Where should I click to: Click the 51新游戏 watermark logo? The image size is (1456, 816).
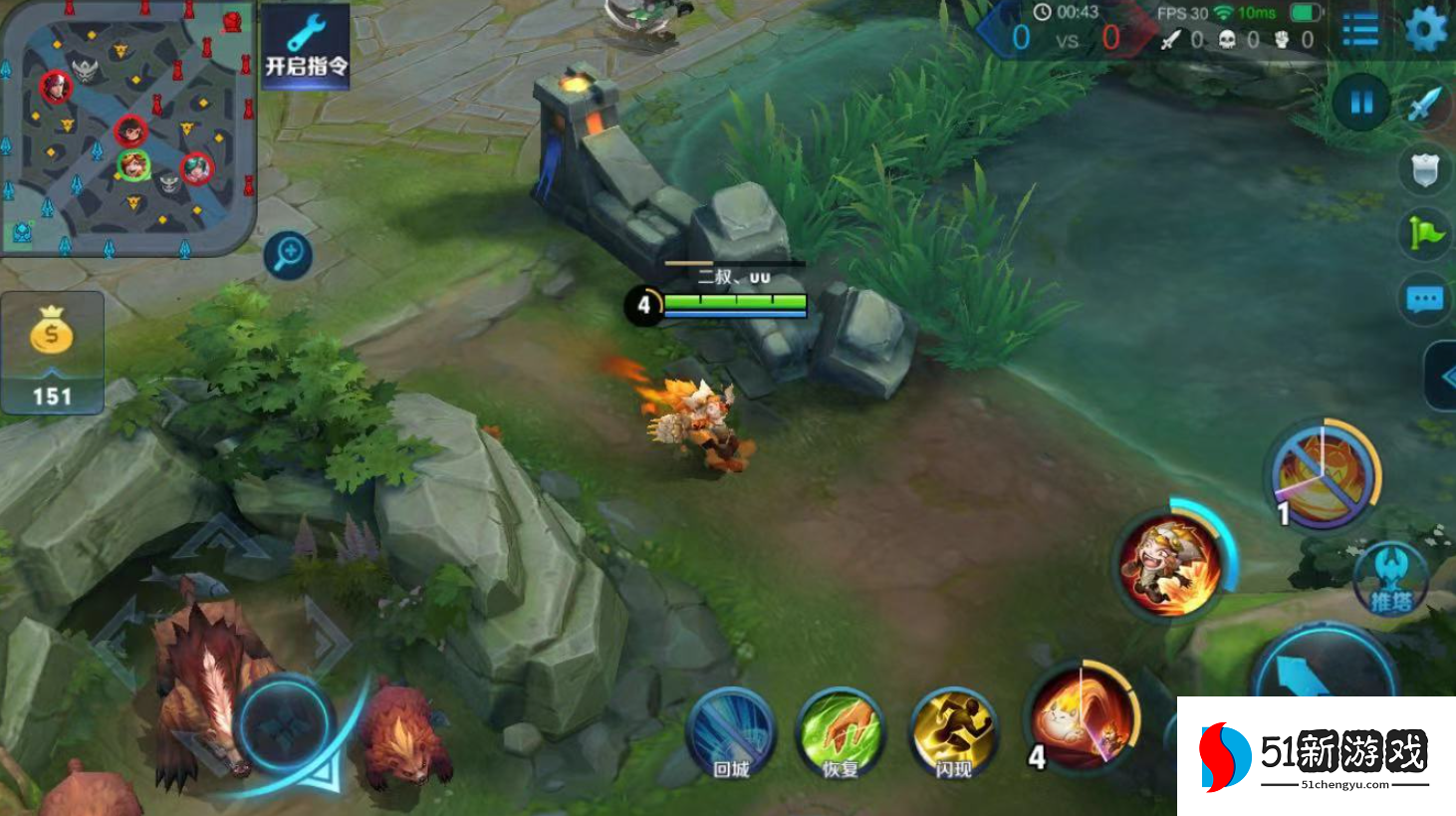1316,756
